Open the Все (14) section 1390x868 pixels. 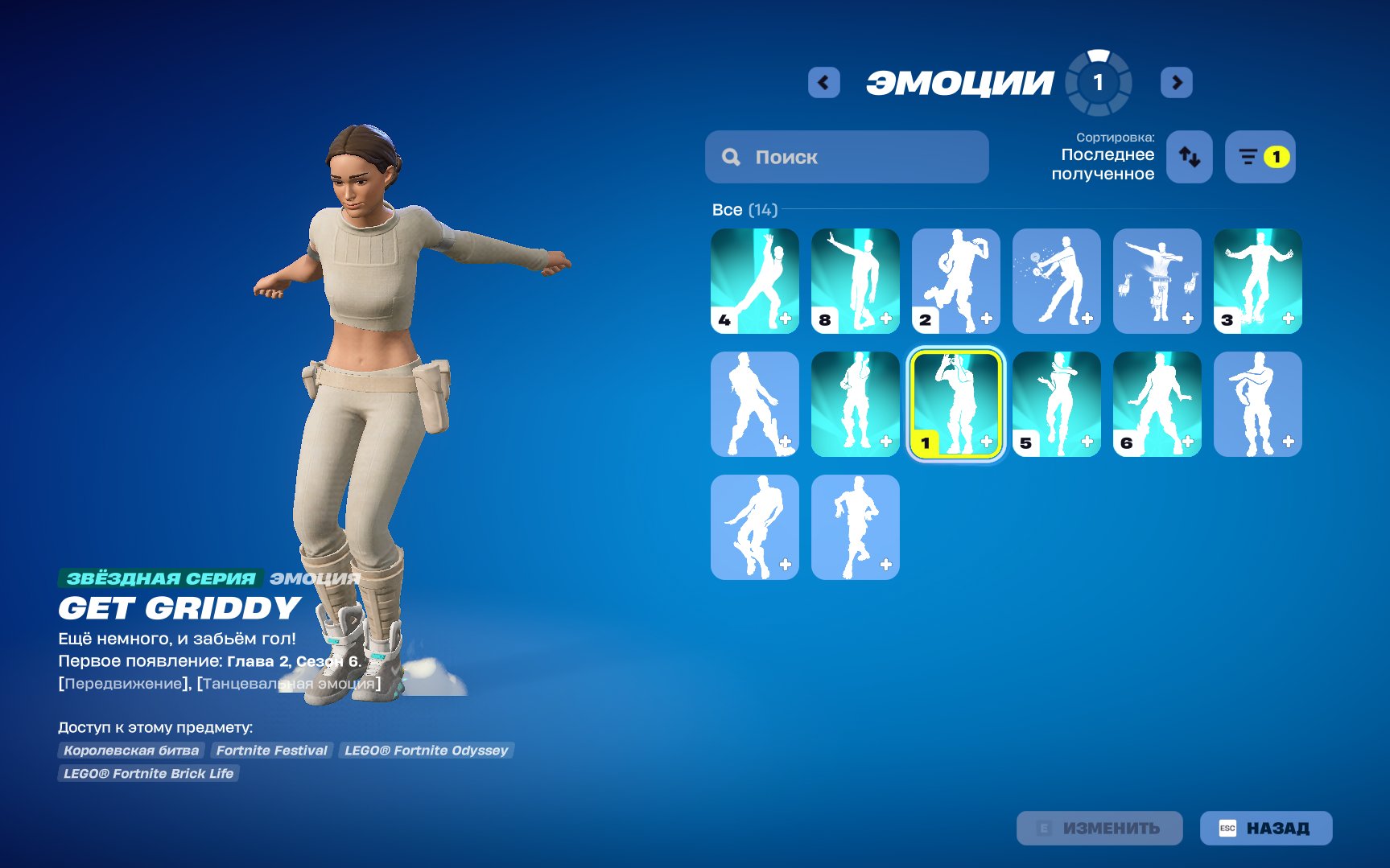pos(742,210)
